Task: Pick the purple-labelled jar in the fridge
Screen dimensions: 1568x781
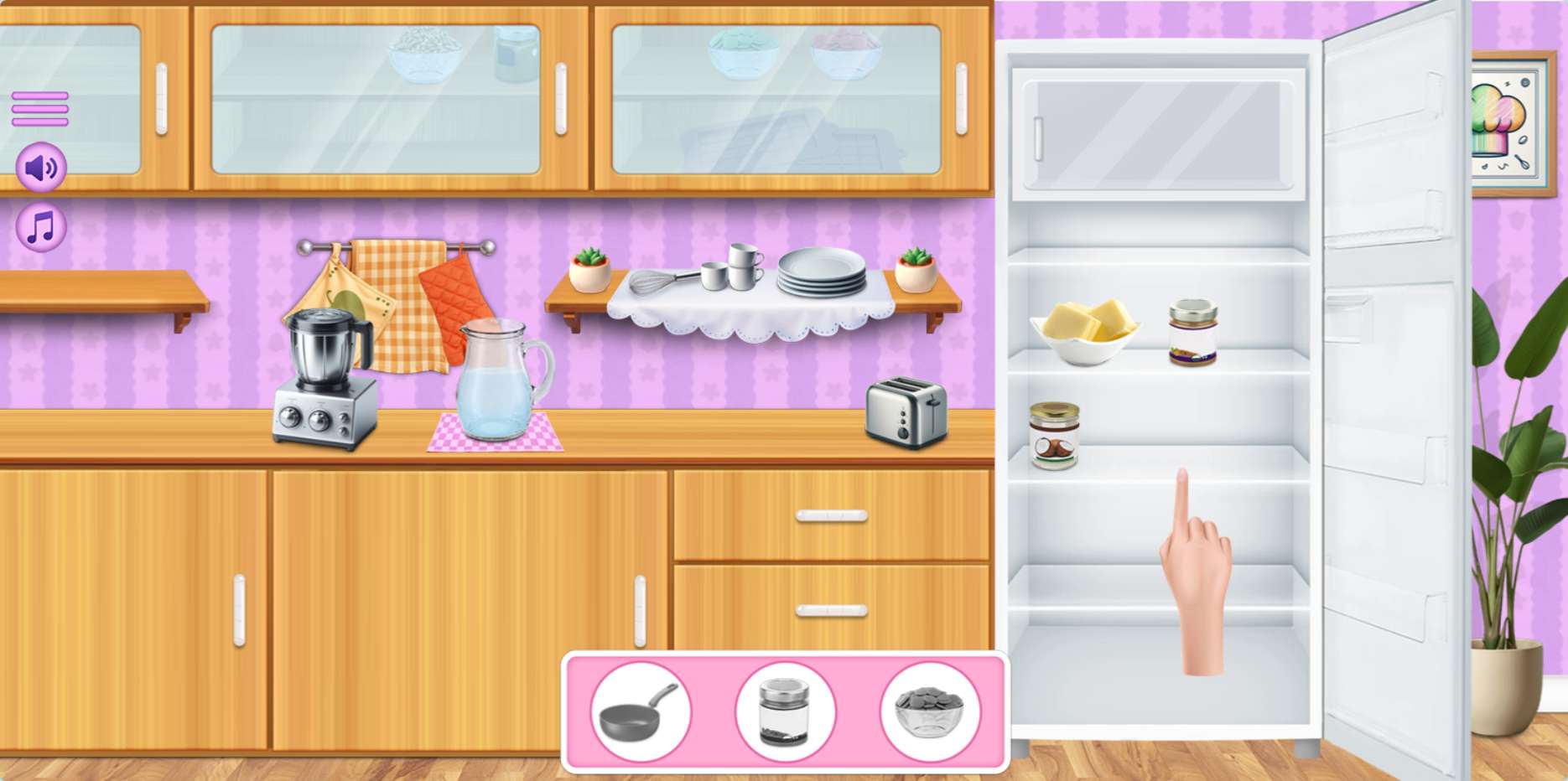Action: coord(1192,333)
